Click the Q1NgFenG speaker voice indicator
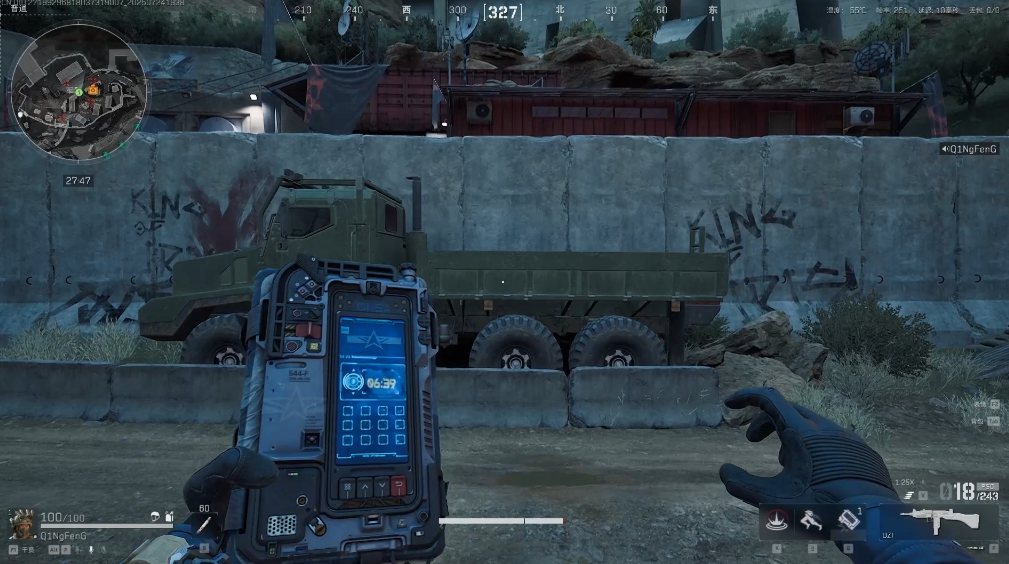This screenshot has width=1009, height=564. (x=969, y=149)
